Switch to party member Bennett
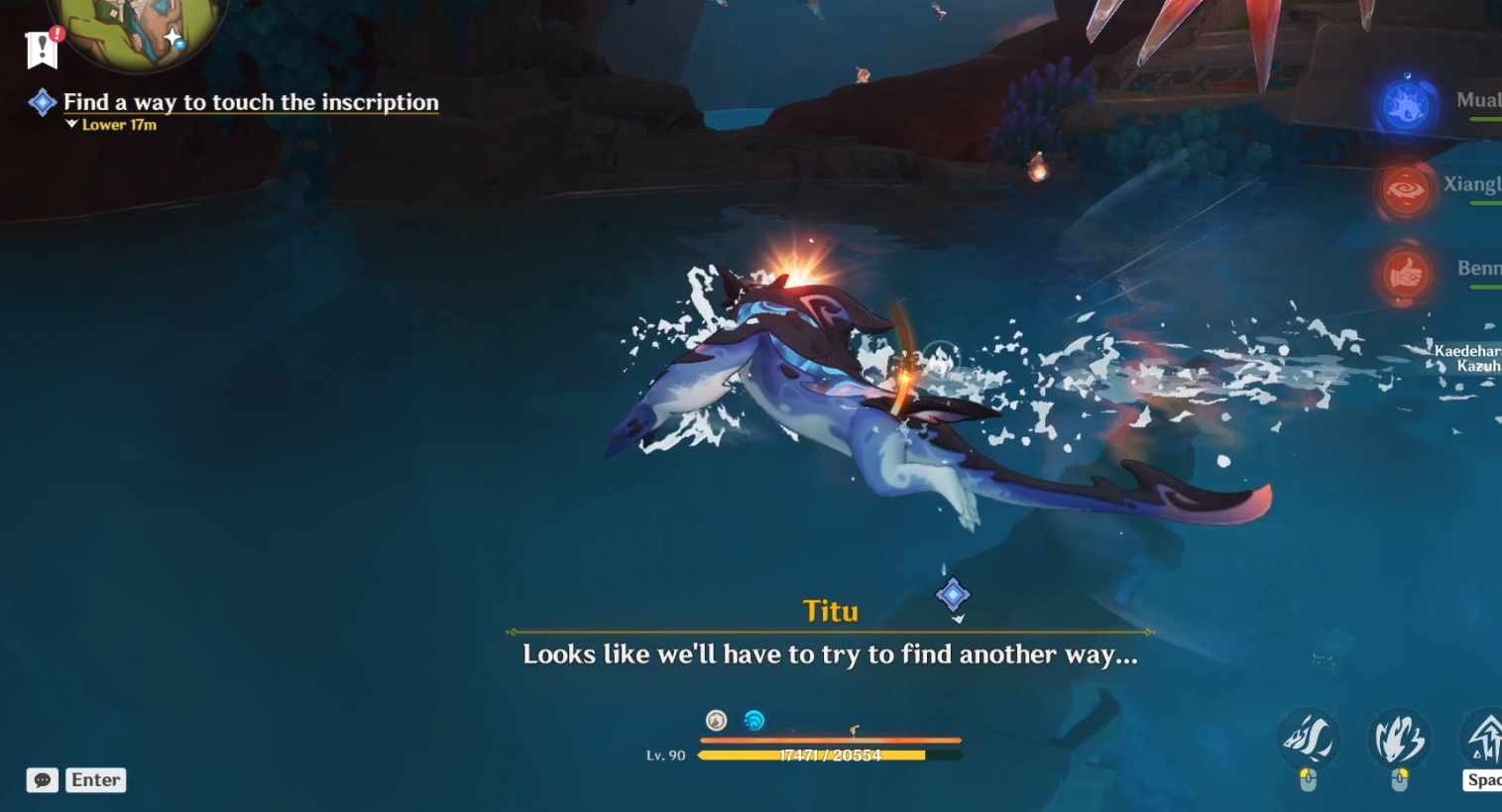 pos(1405,274)
